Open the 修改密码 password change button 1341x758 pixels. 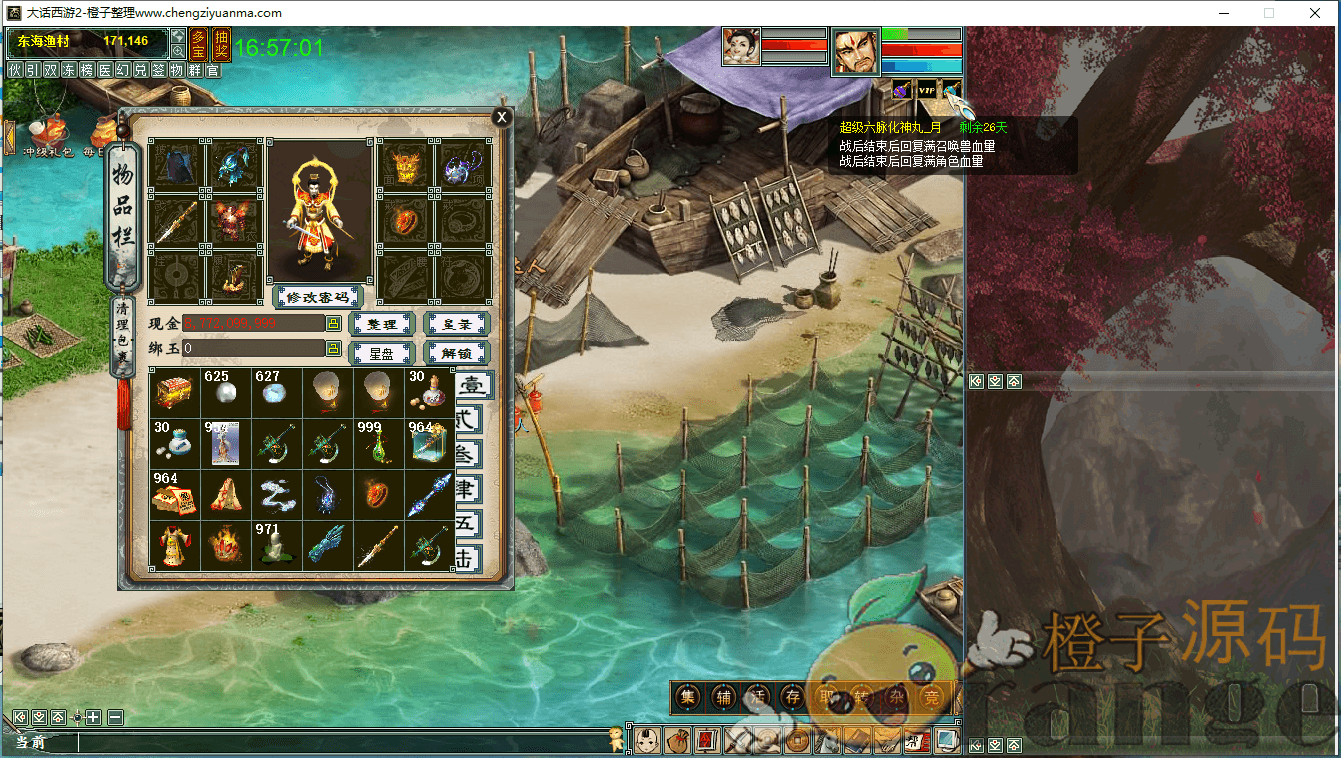317,297
